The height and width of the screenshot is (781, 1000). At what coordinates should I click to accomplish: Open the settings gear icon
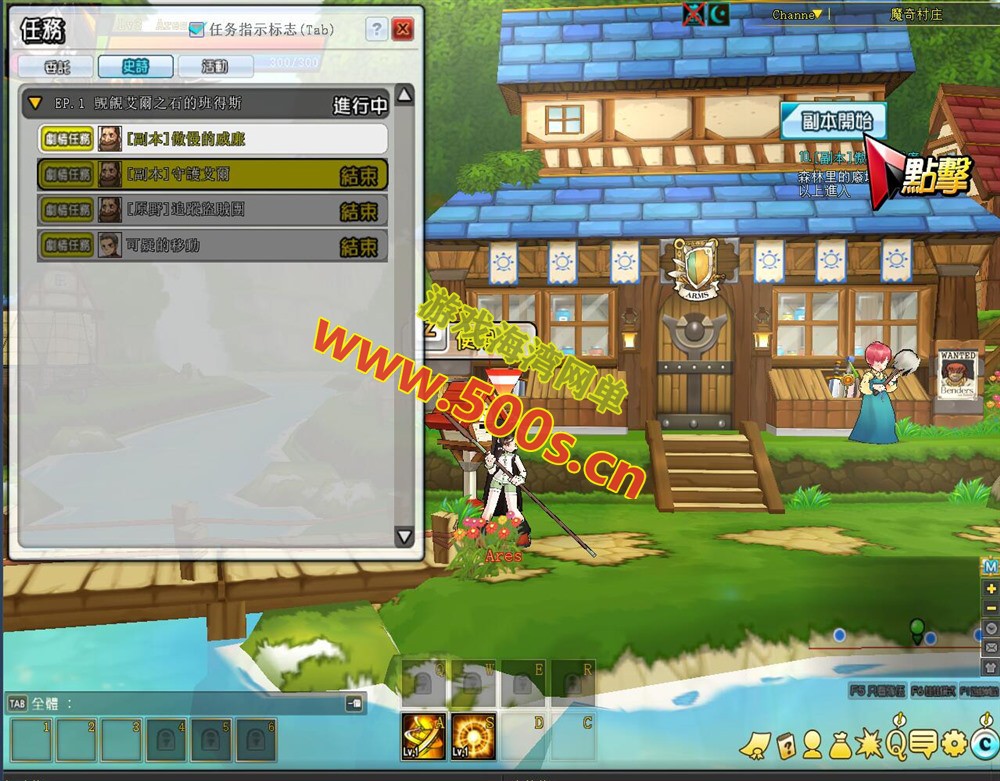954,743
